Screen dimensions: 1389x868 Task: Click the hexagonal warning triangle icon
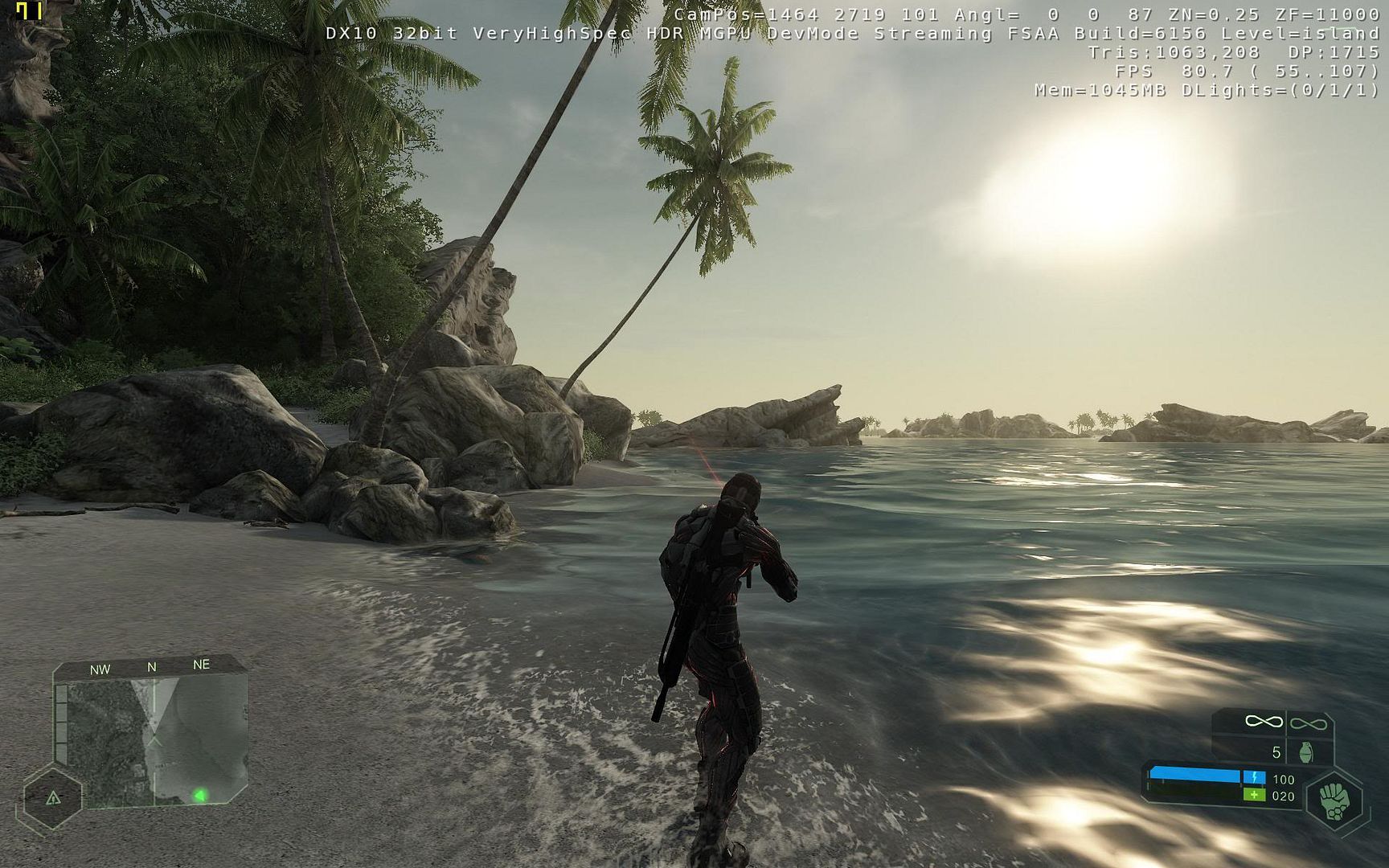tap(53, 798)
